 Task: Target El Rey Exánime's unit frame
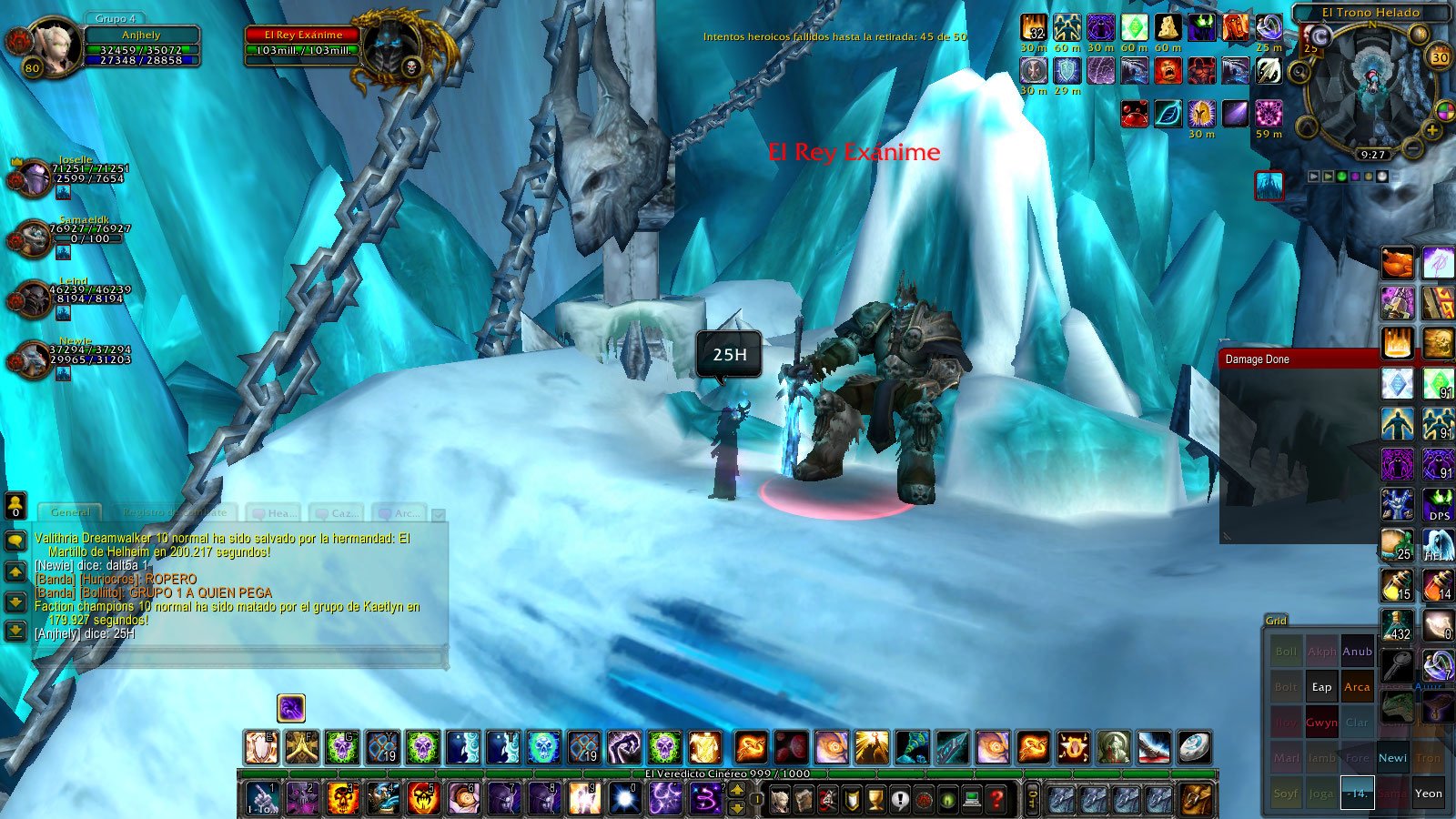click(x=302, y=44)
